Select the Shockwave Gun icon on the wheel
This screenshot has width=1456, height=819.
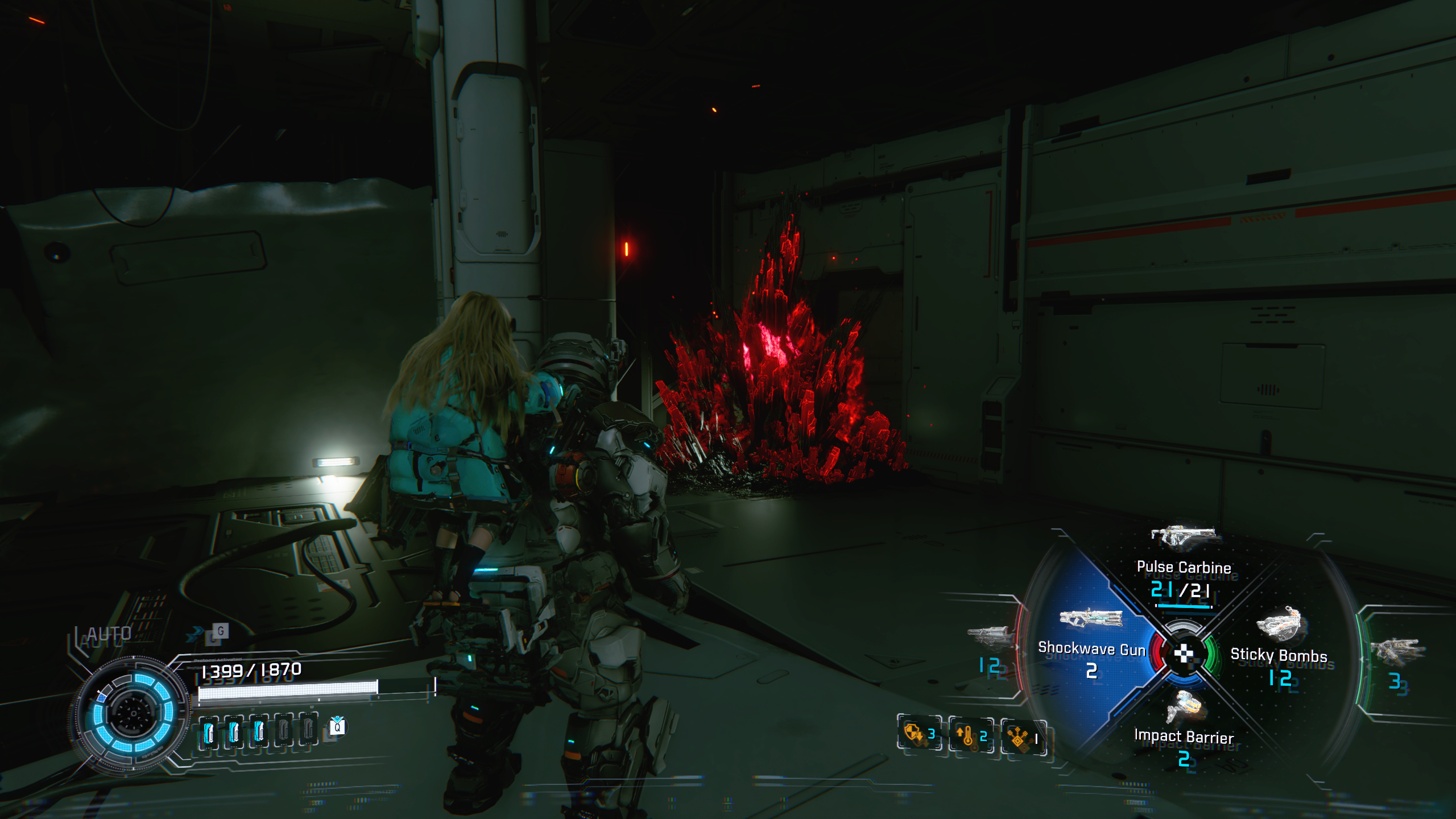(x=1091, y=619)
